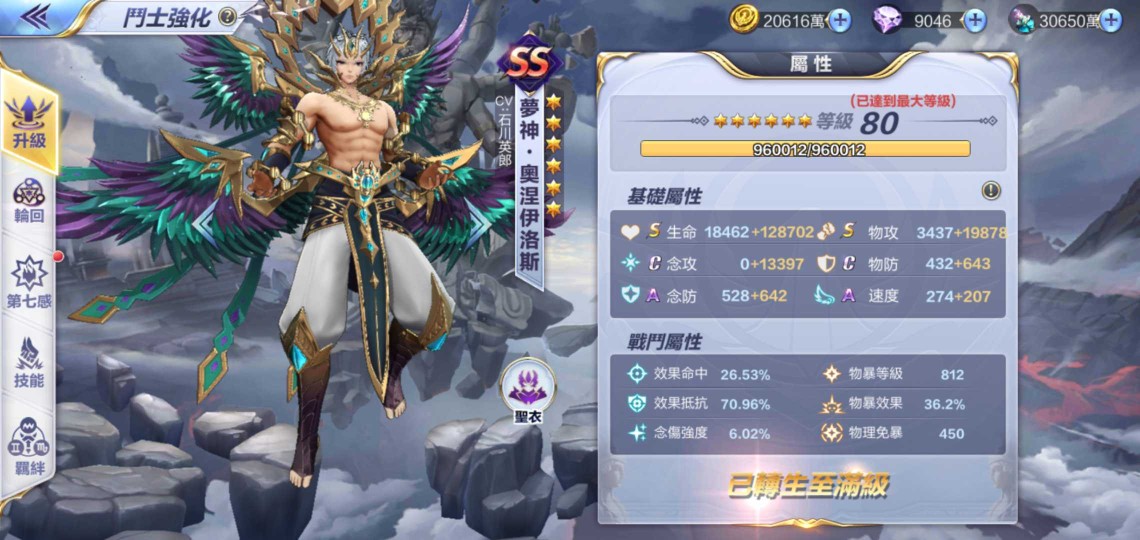Viewport: 1140px width, 540px height.
Task: Switch to previous fighter with left arrow
Action: pos(205,224)
